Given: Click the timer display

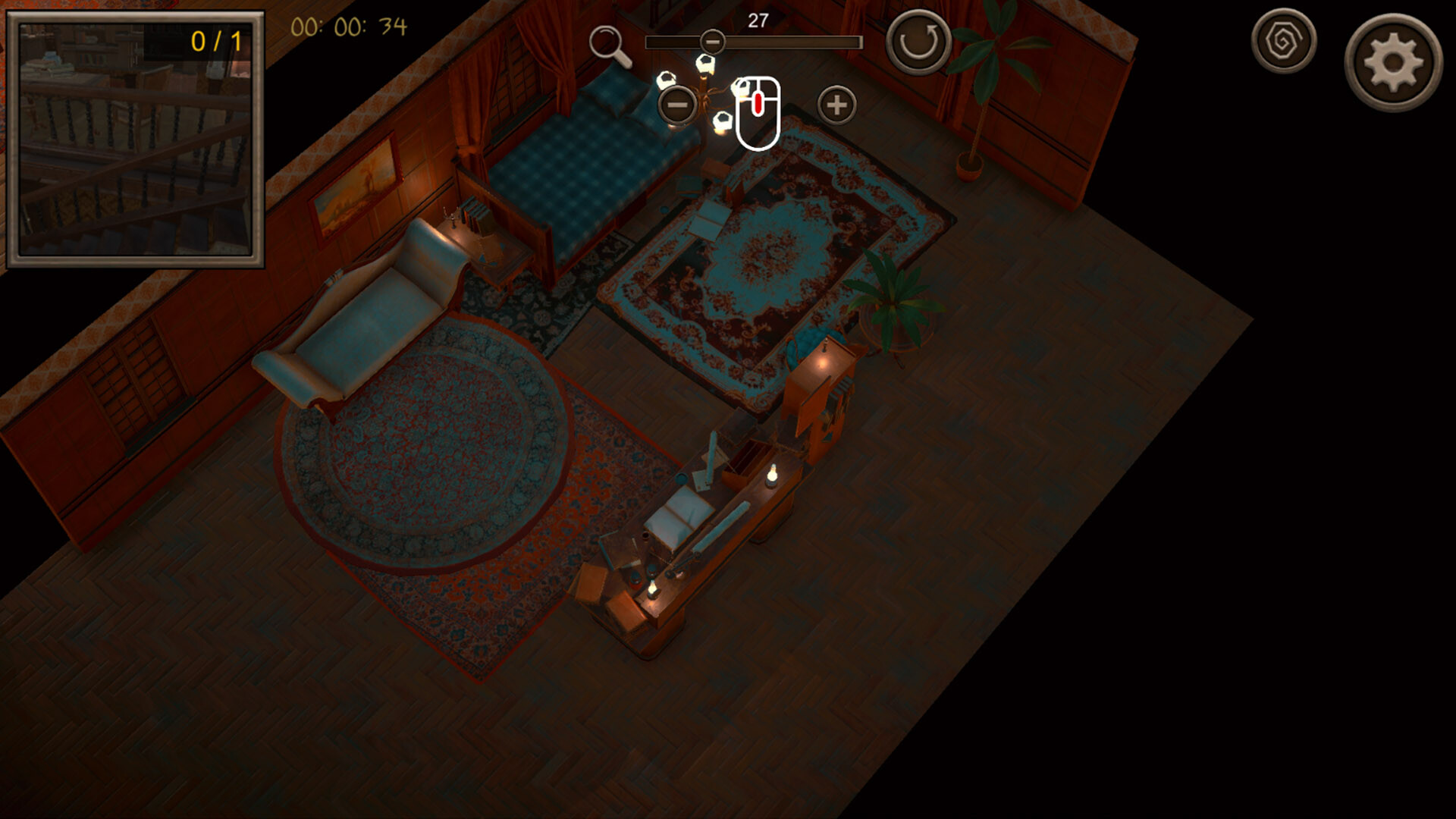Looking at the screenshot, I should (349, 27).
